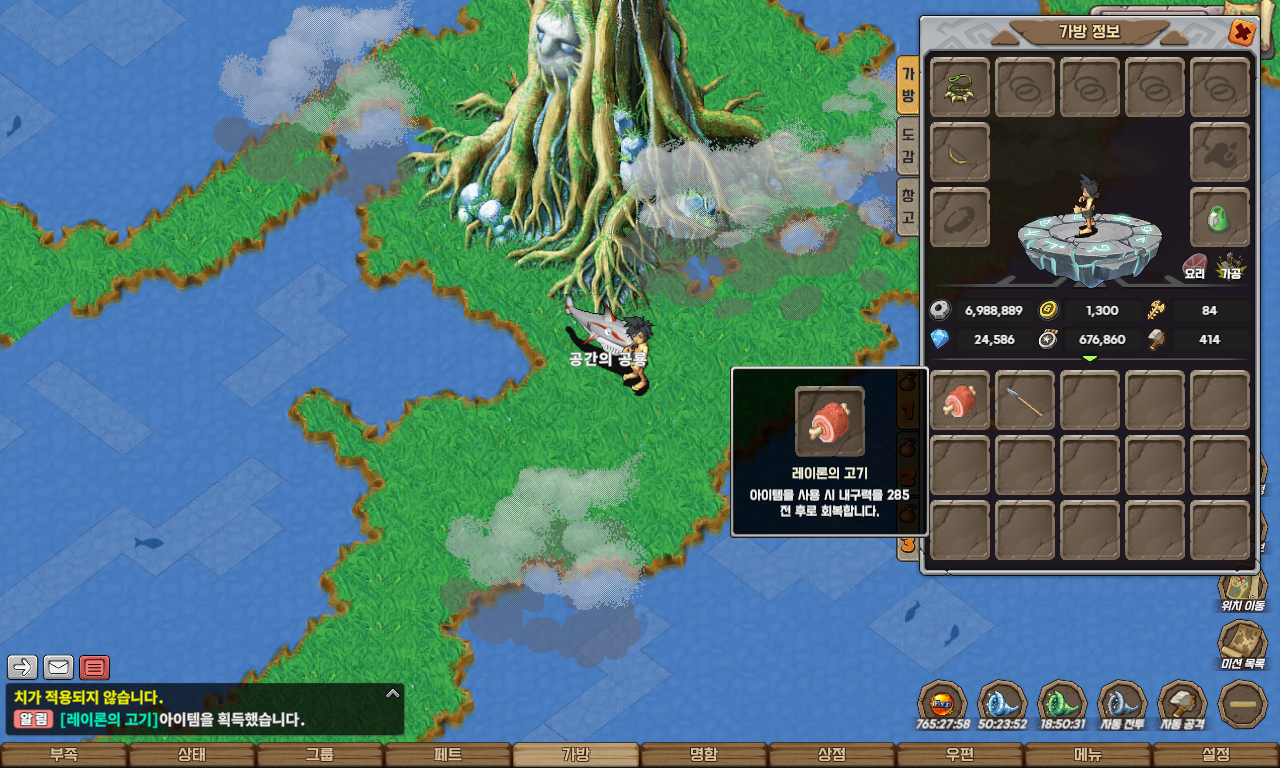Open the 상점 shop from the bottom bar
Screen dimensions: 1280x768
coord(832,755)
